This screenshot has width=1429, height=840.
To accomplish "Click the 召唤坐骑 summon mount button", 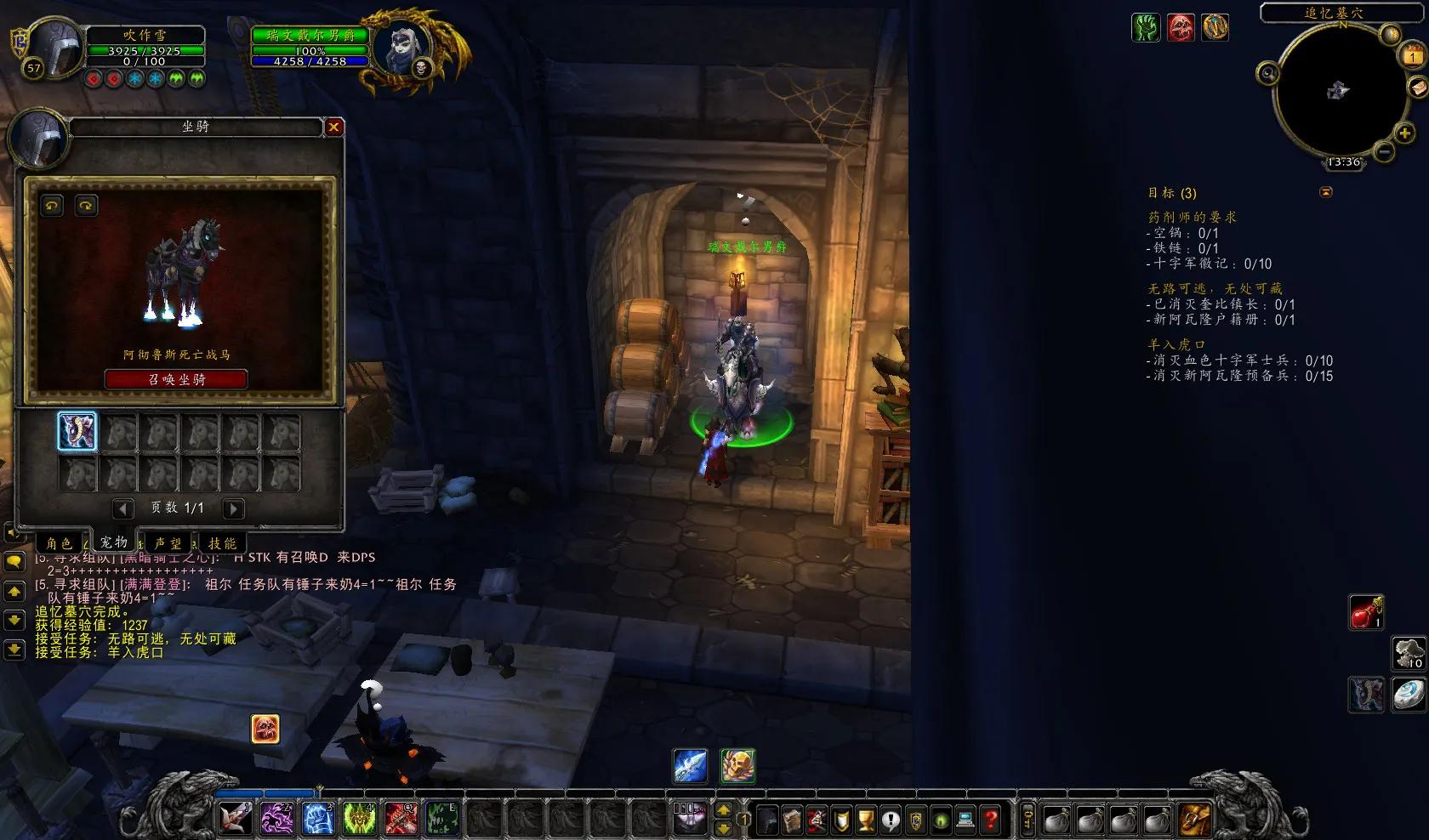I will click(174, 379).
